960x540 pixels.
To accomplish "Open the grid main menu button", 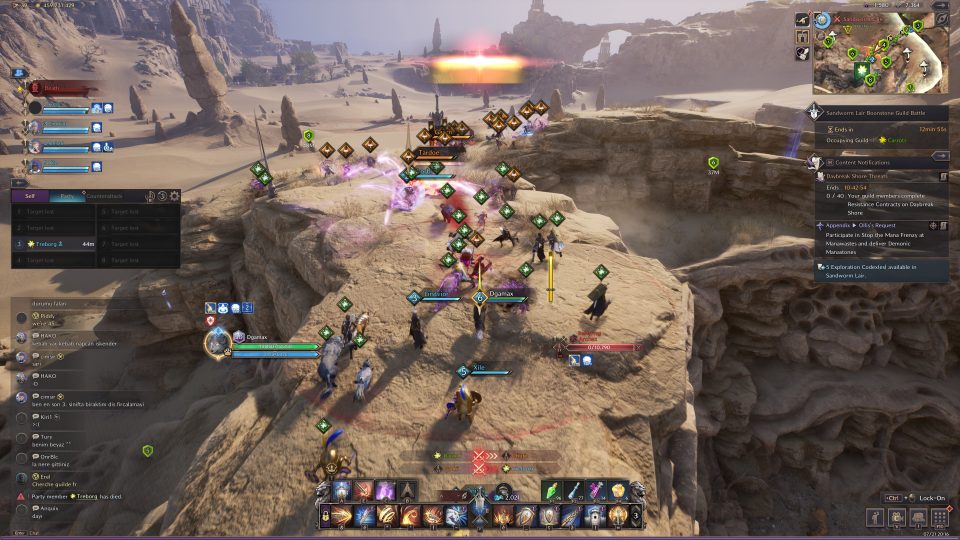I will coord(940,517).
